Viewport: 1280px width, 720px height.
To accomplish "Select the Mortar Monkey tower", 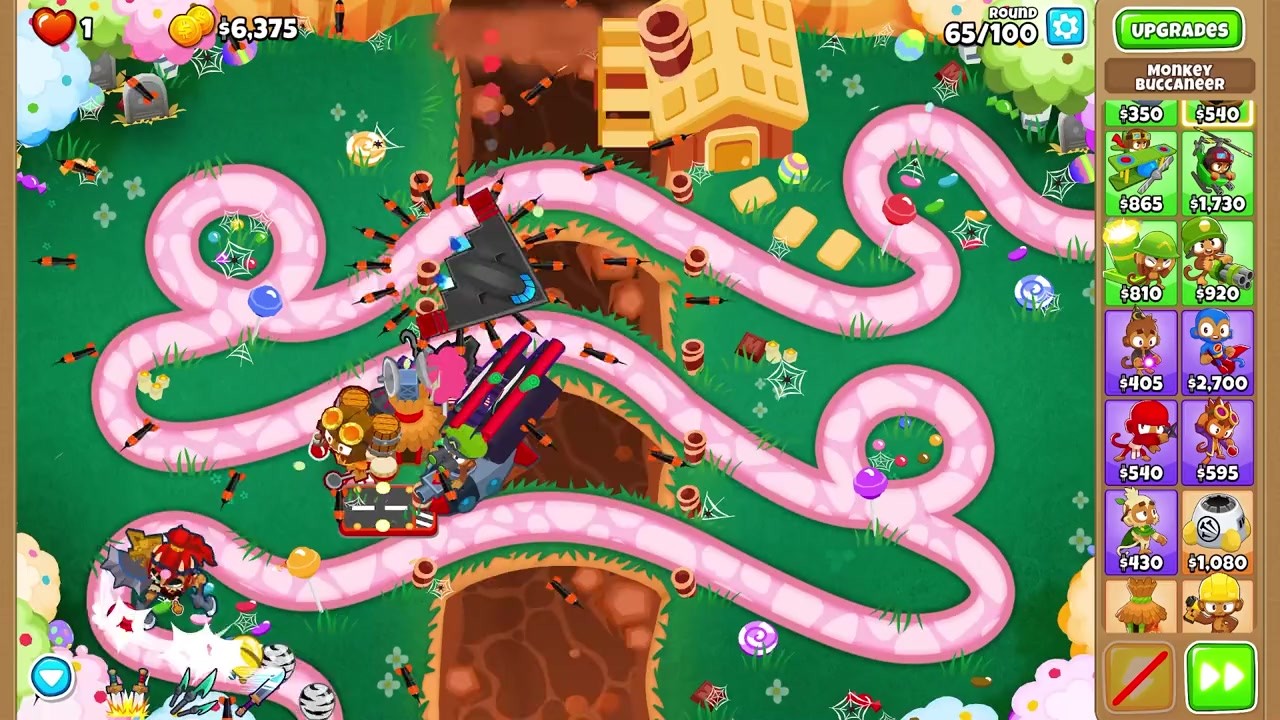I will [x=1141, y=260].
